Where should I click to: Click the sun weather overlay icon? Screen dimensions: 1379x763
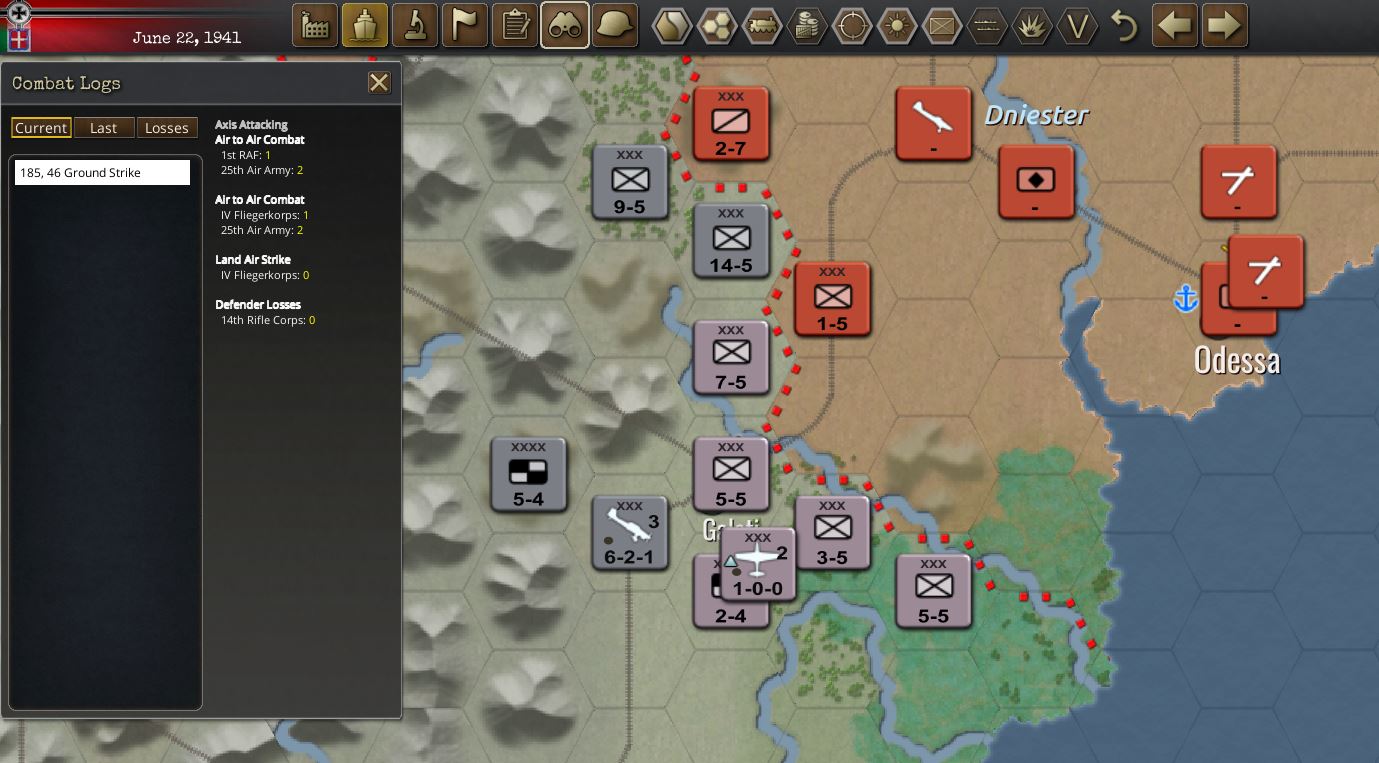[x=896, y=25]
